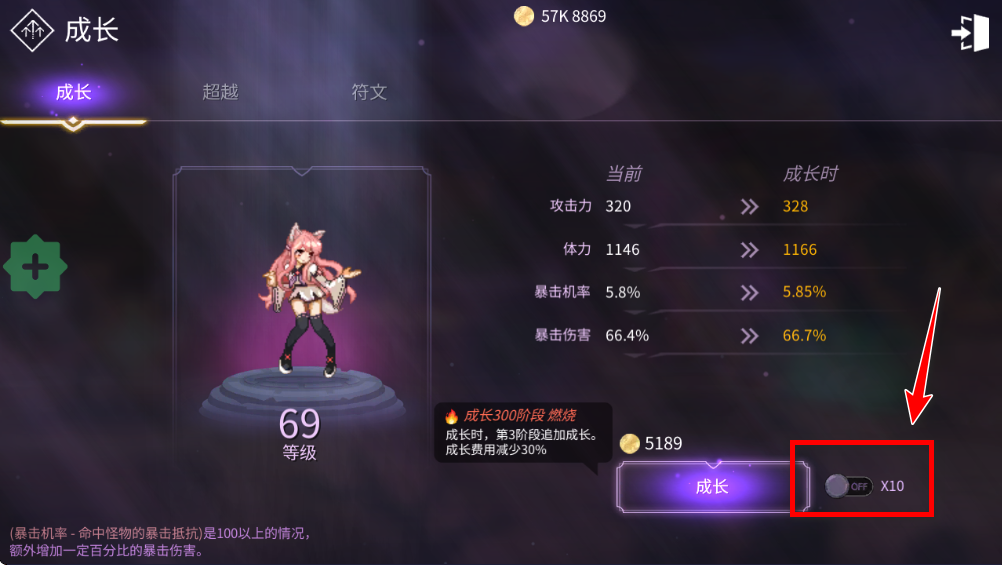Open the 符文 rune tab
The width and height of the screenshot is (1002, 565).
(x=369, y=92)
